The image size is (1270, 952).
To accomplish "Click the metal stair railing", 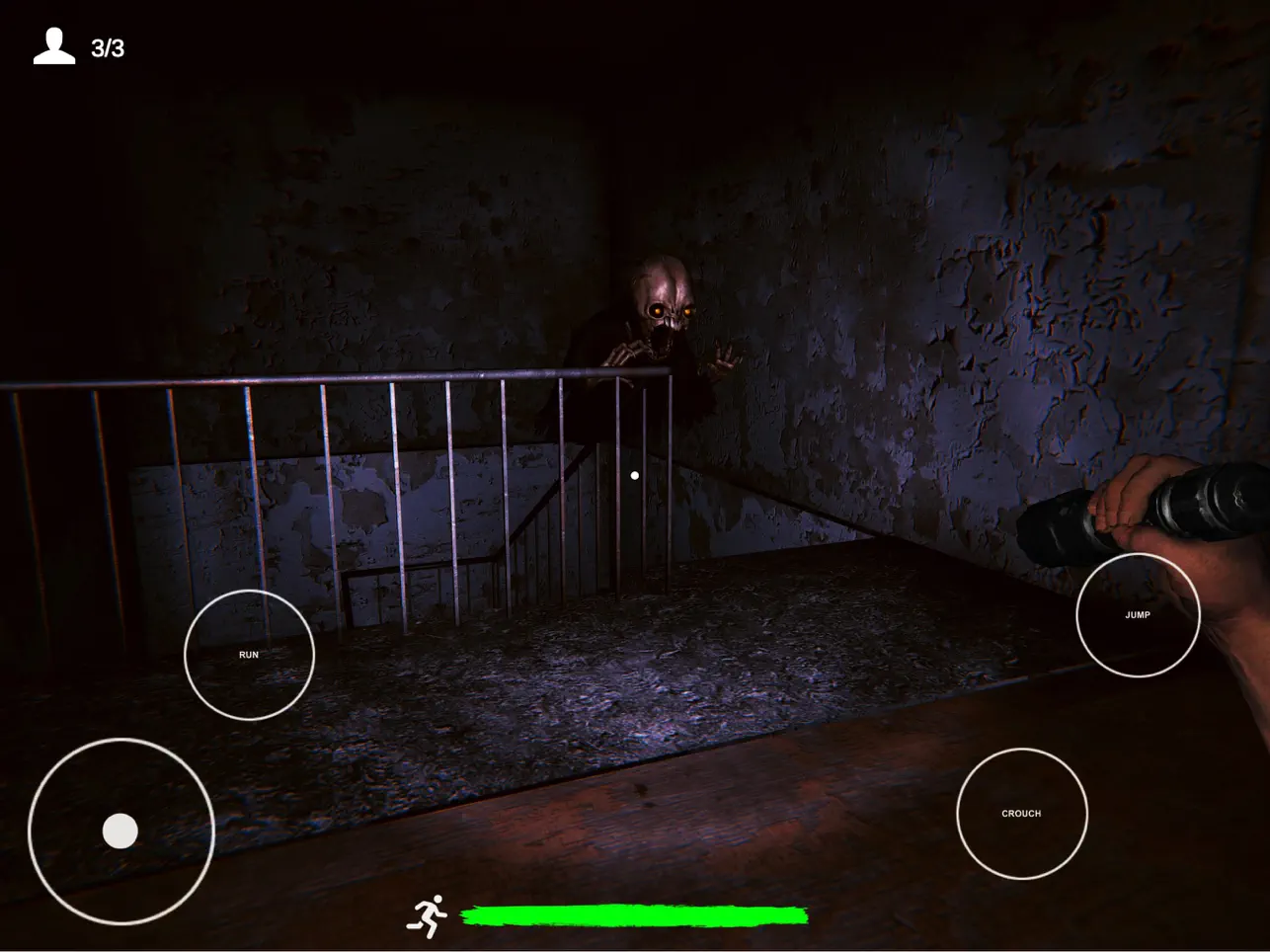I will point(395,385).
